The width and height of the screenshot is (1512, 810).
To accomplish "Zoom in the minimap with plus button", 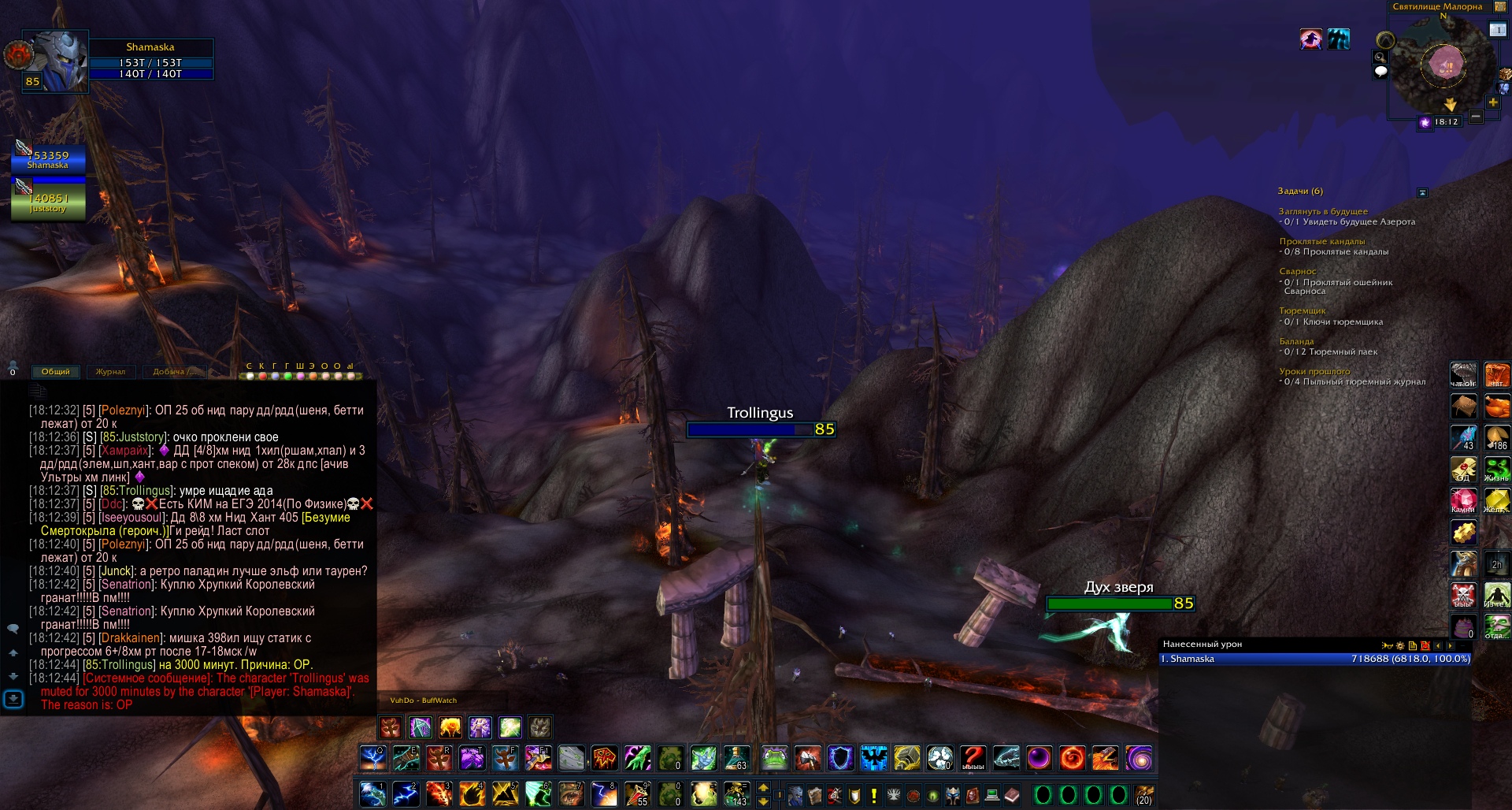I will coord(1492,102).
